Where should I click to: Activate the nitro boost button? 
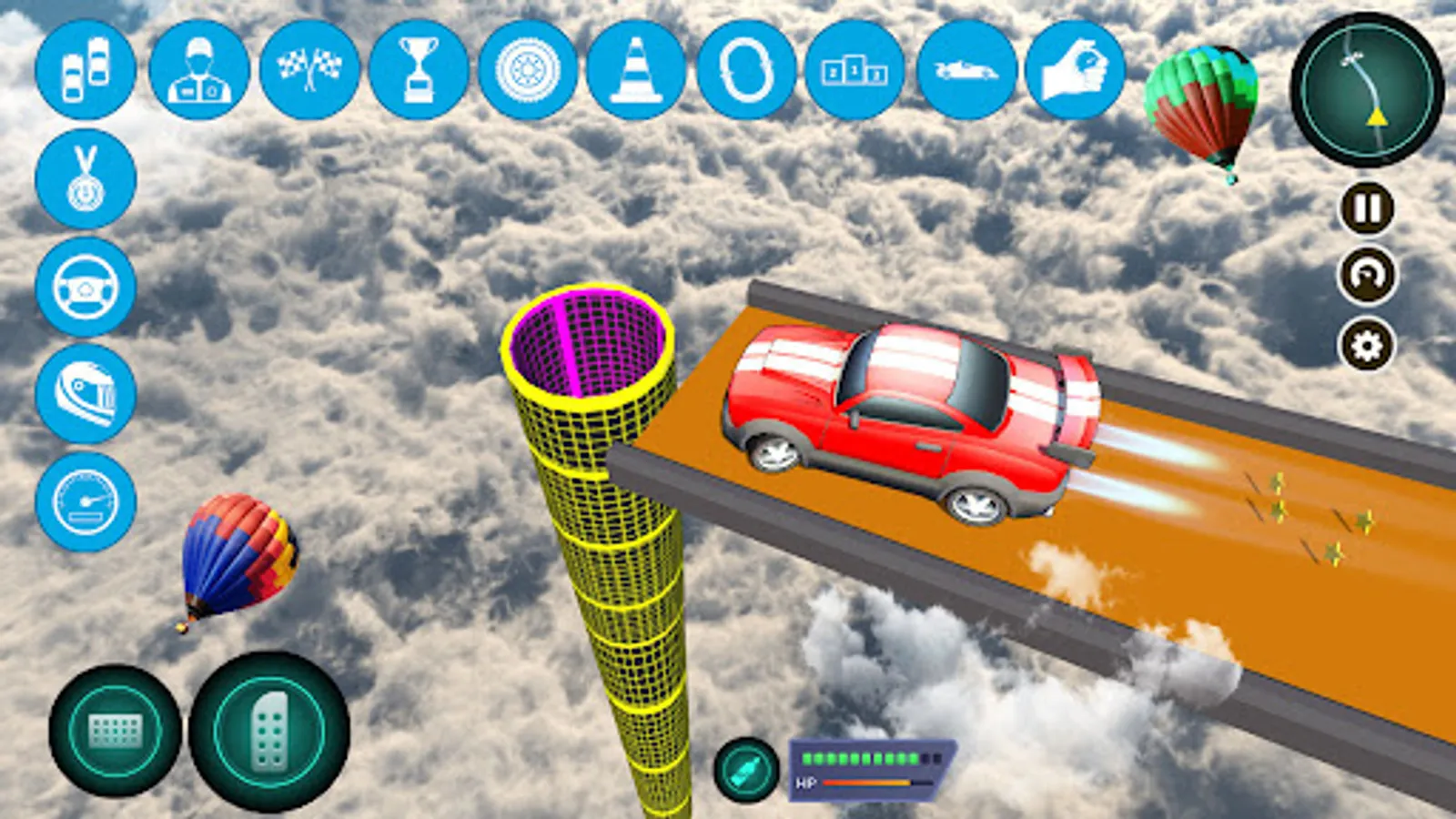point(746,770)
